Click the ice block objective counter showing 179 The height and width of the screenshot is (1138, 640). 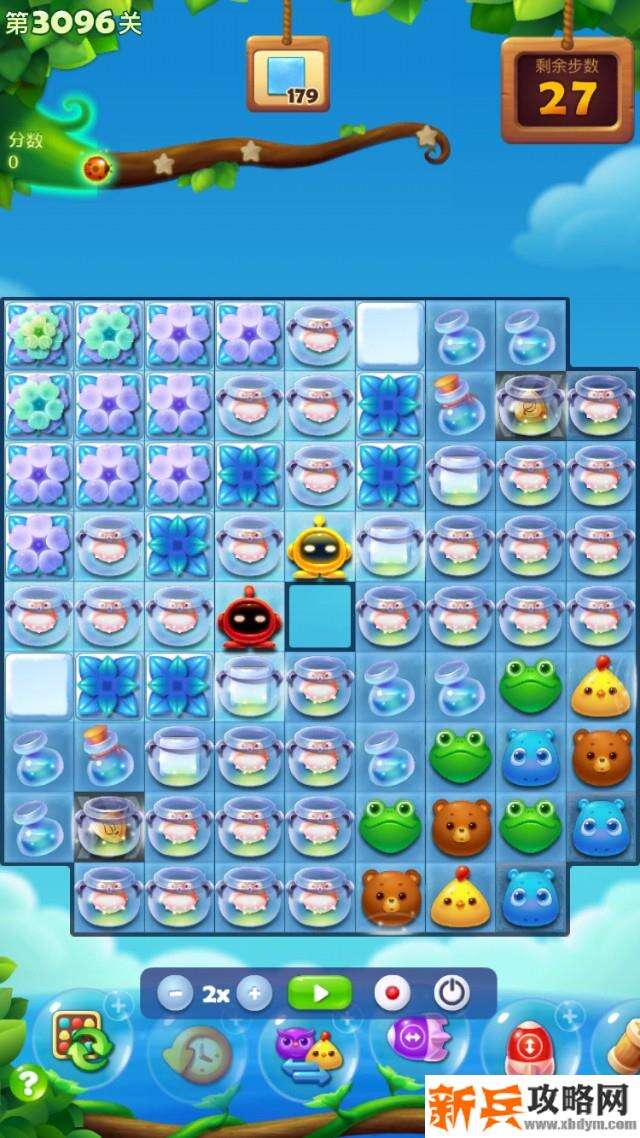pyautogui.click(x=288, y=76)
